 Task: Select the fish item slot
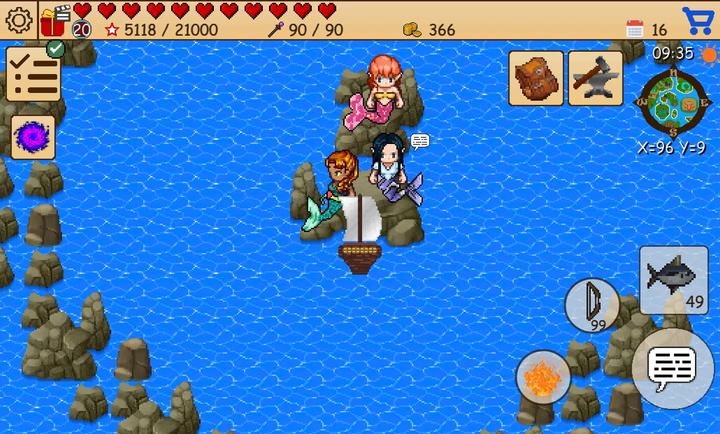point(674,279)
